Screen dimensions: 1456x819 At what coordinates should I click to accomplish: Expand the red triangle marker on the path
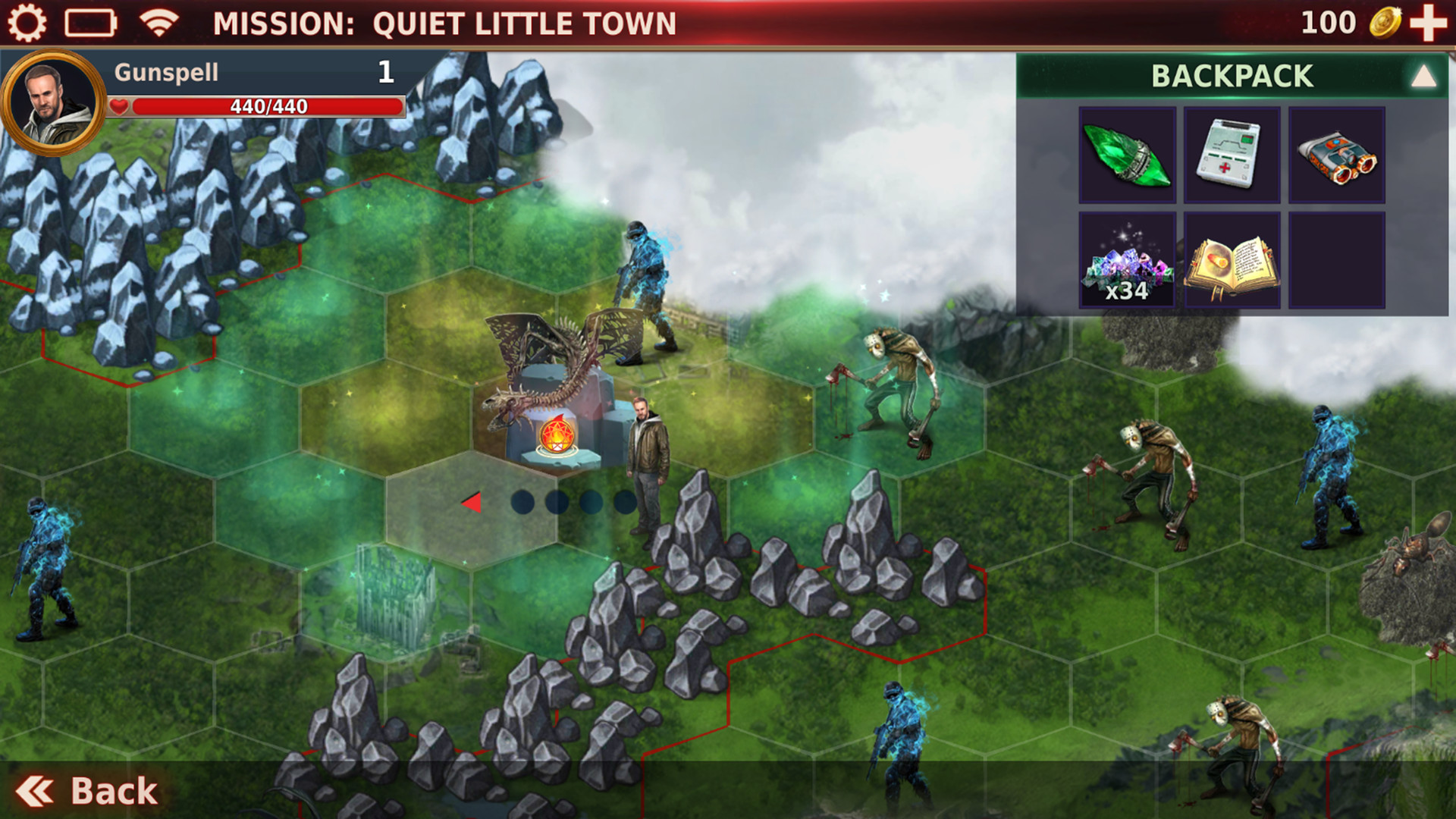pyautogui.click(x=472, y=501)
